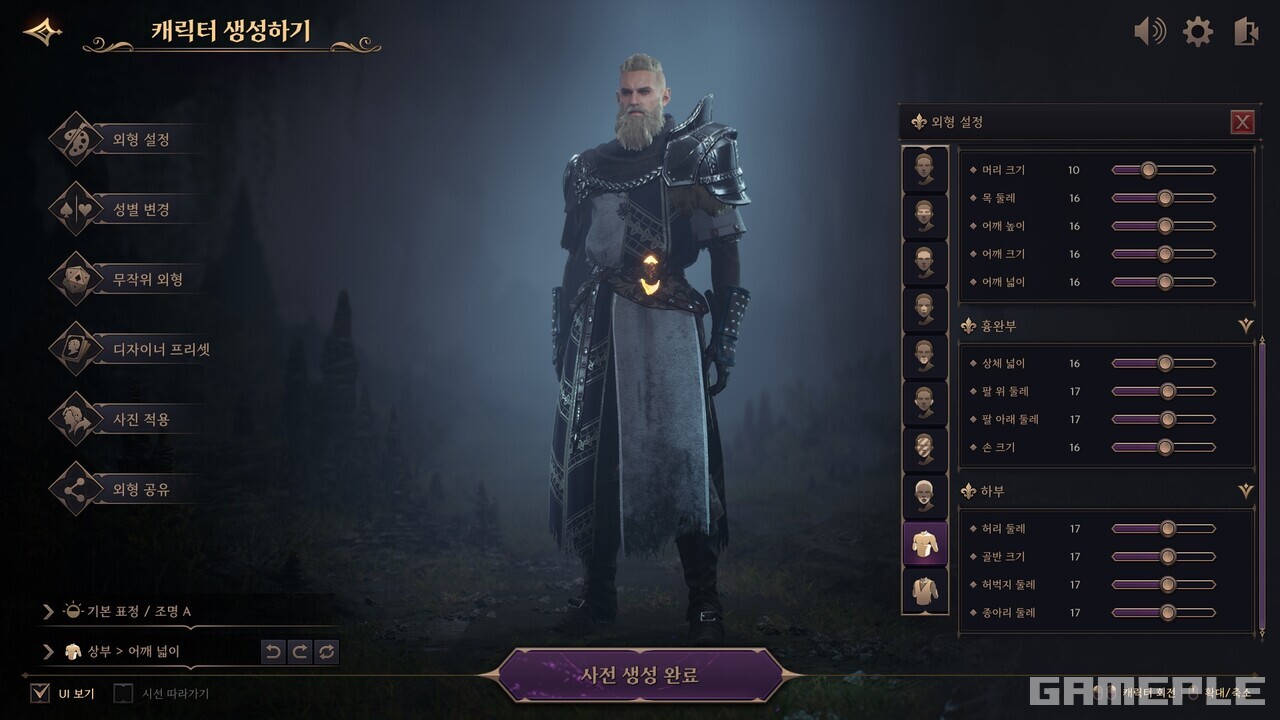Confirm with the 사전 생성 완료 button
Image resolution: width=1280 pixels, height=720 pixels.
point(640,675)
